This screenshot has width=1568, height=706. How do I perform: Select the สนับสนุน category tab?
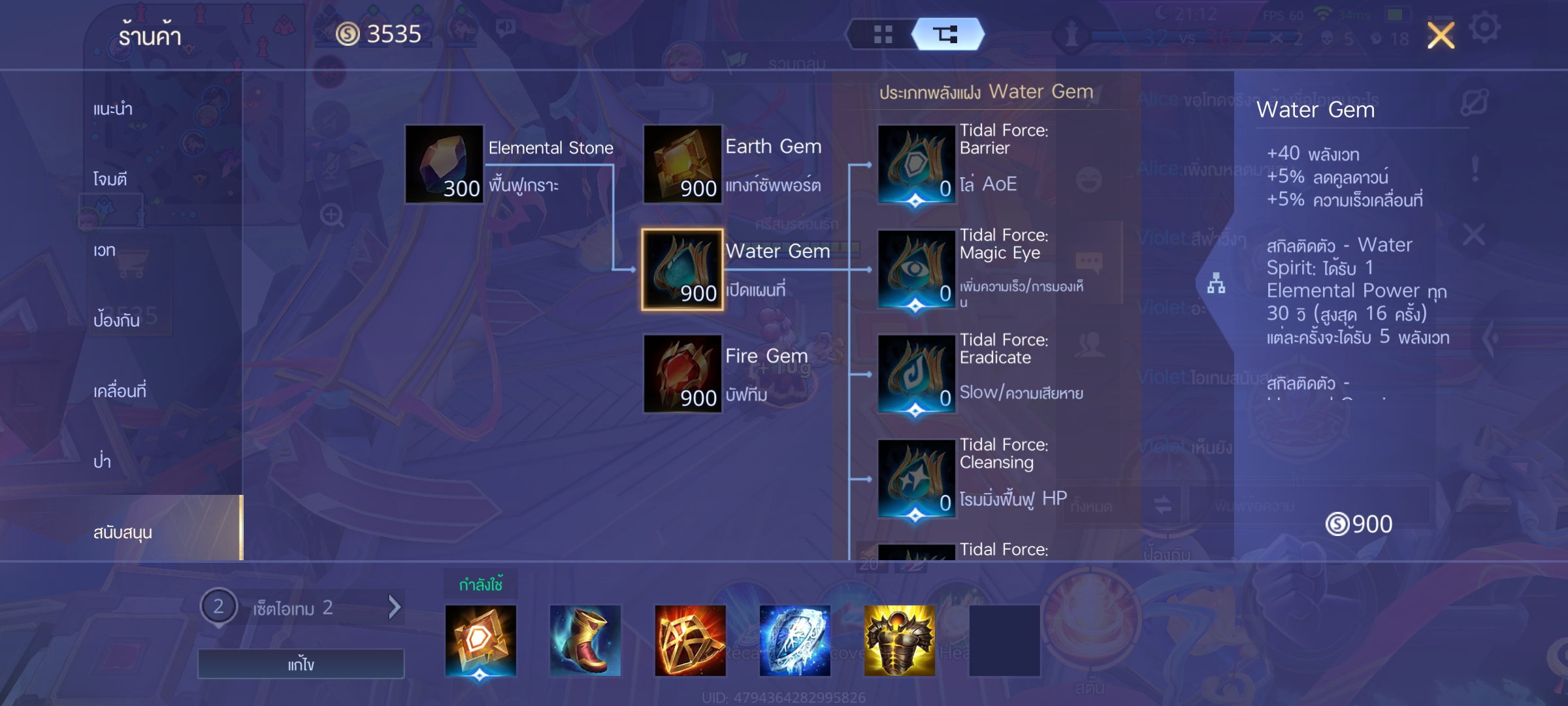tap(123, 532)
